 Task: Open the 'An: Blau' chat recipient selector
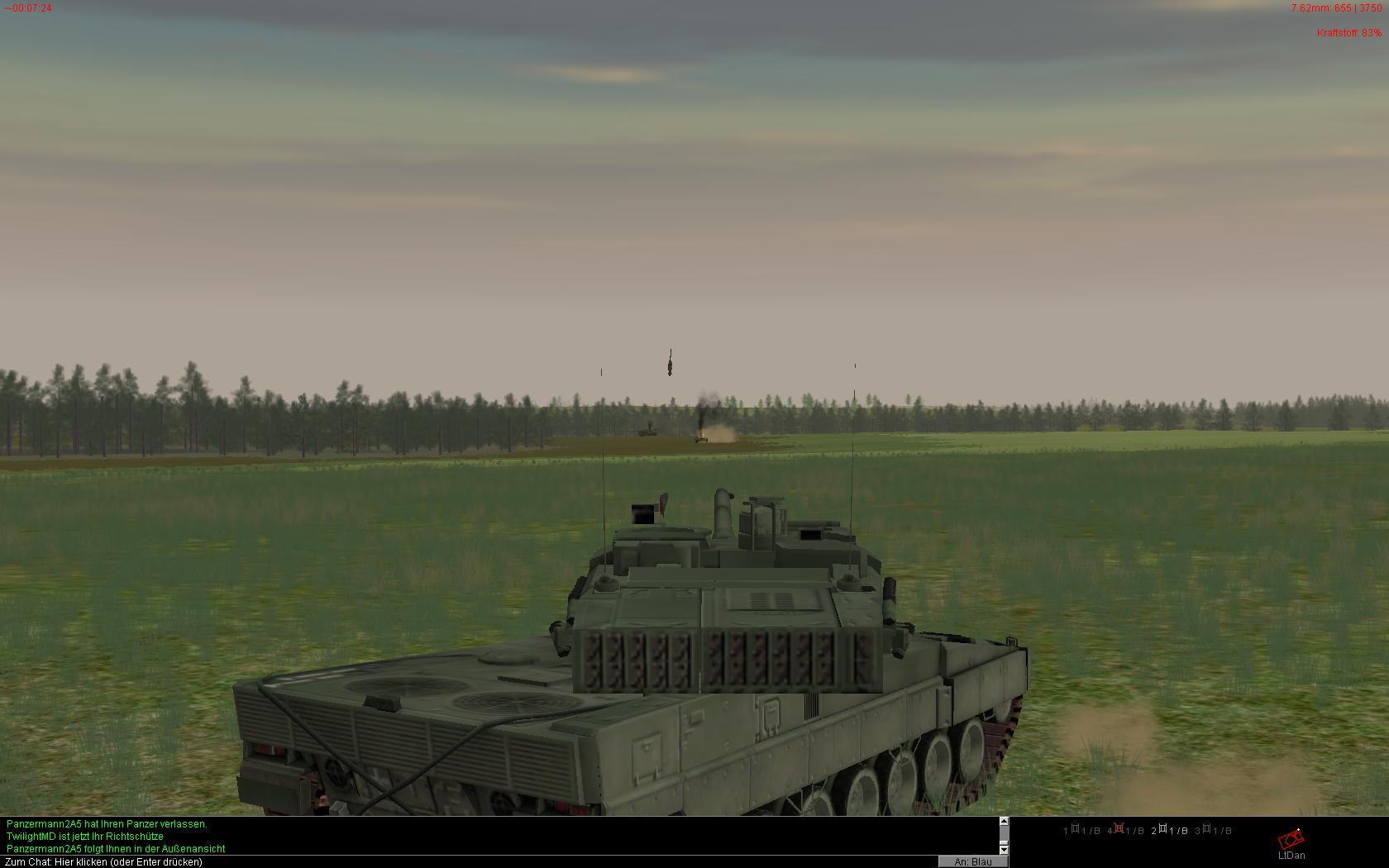[x=972, y=862]
